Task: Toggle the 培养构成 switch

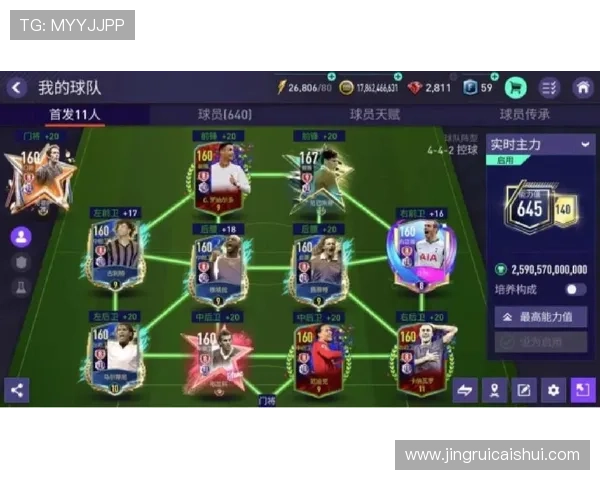Action: (x=575, y=289)
